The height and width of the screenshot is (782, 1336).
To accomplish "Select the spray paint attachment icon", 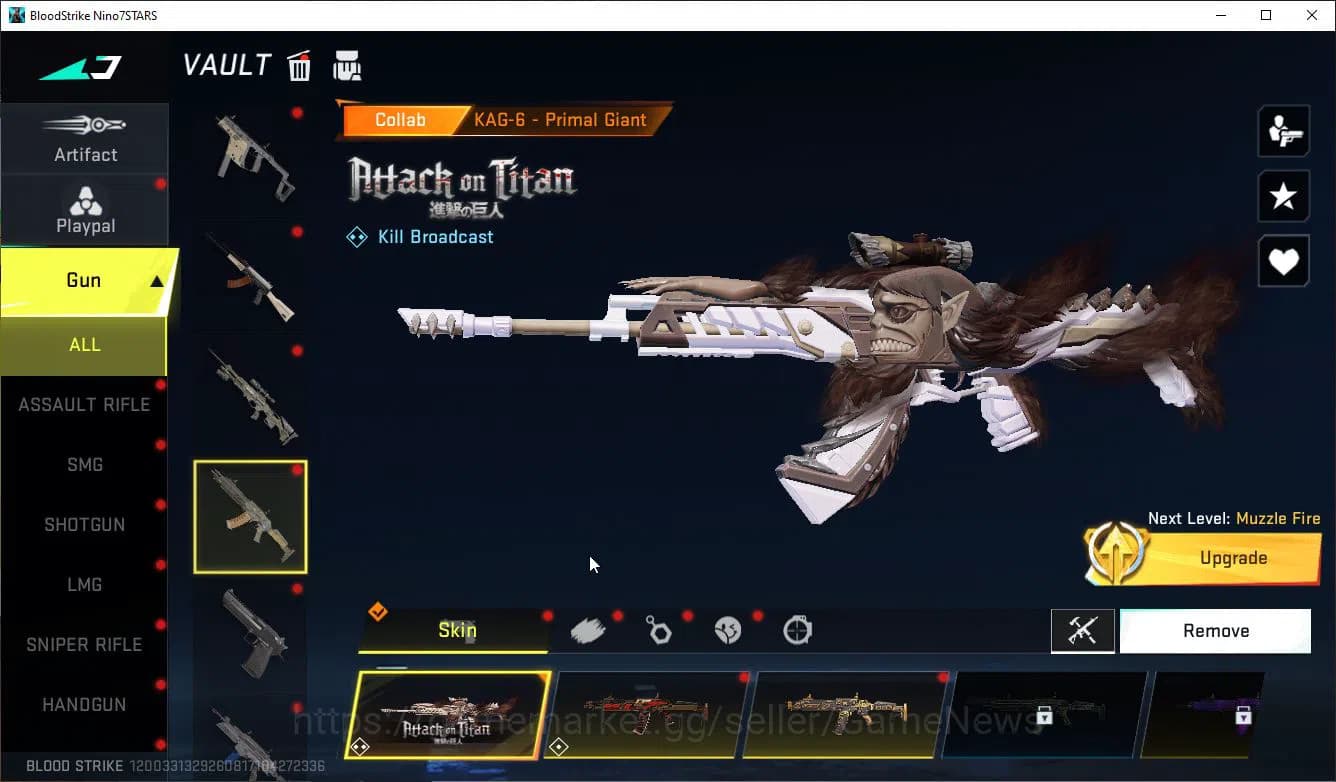I will pos(589,628).
